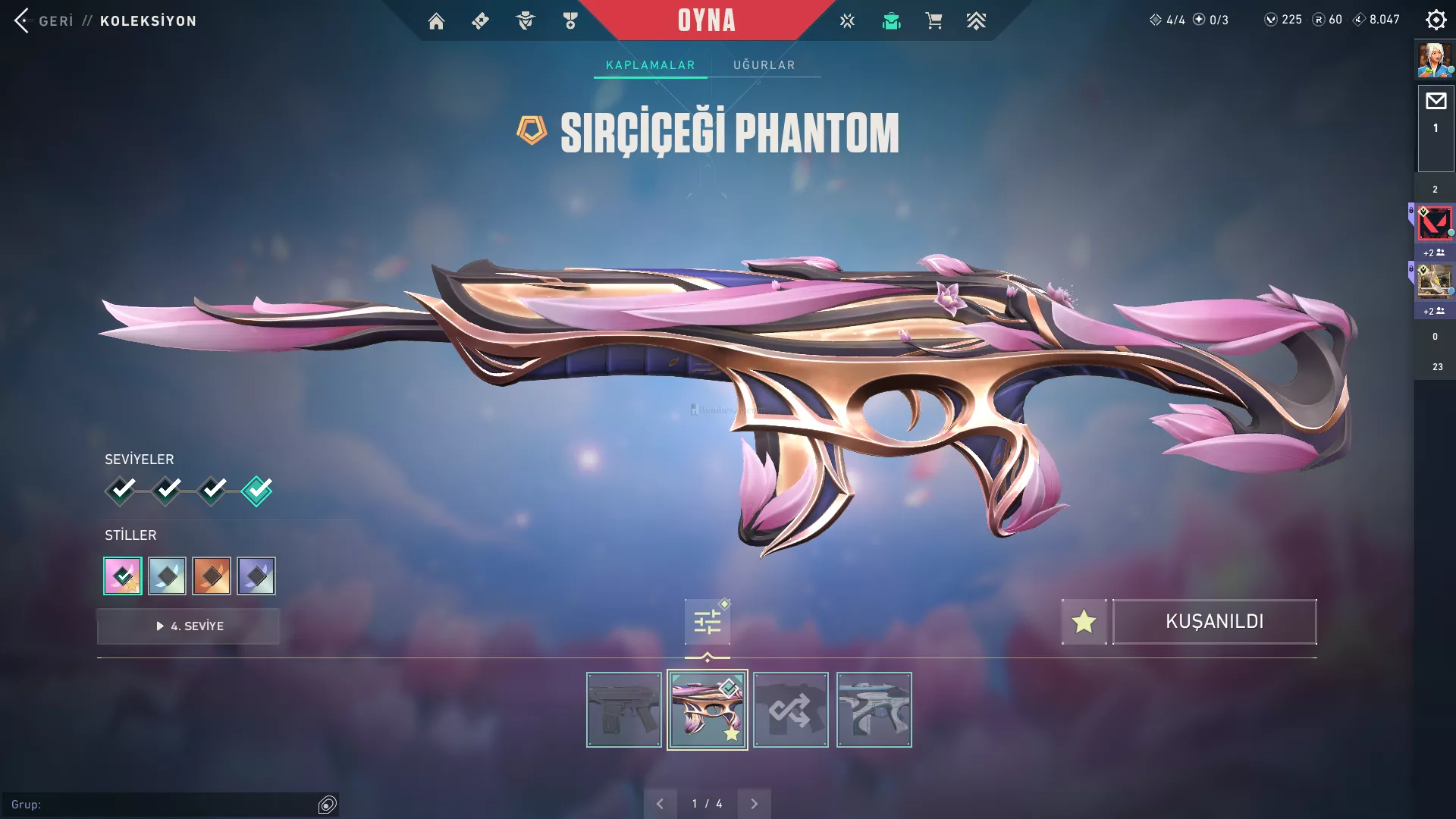The image size is (1456, 819).
Task: Open the mail inbox icon
Action: tap(1436, 101)
